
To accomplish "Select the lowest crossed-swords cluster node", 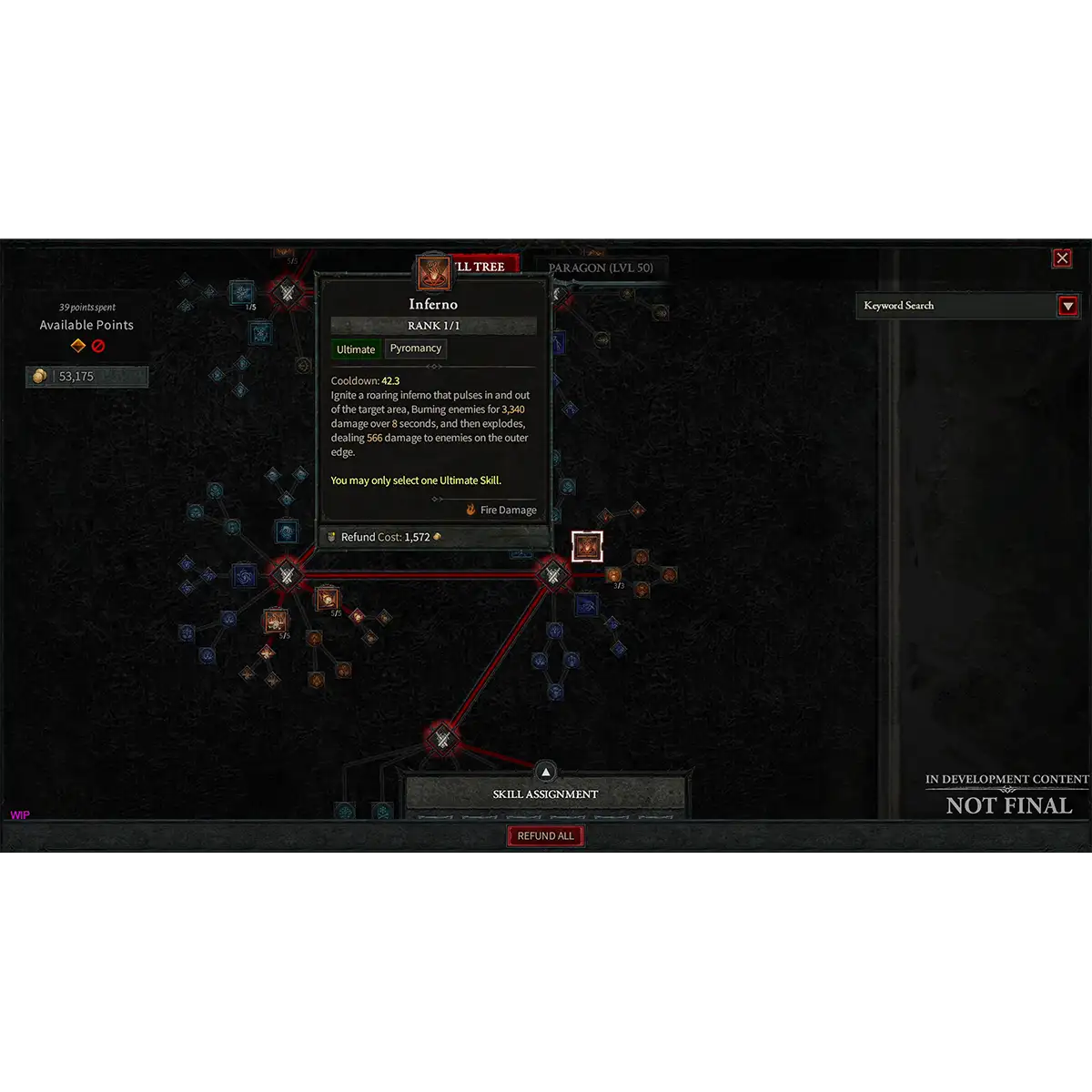I will tap(442, 740).
